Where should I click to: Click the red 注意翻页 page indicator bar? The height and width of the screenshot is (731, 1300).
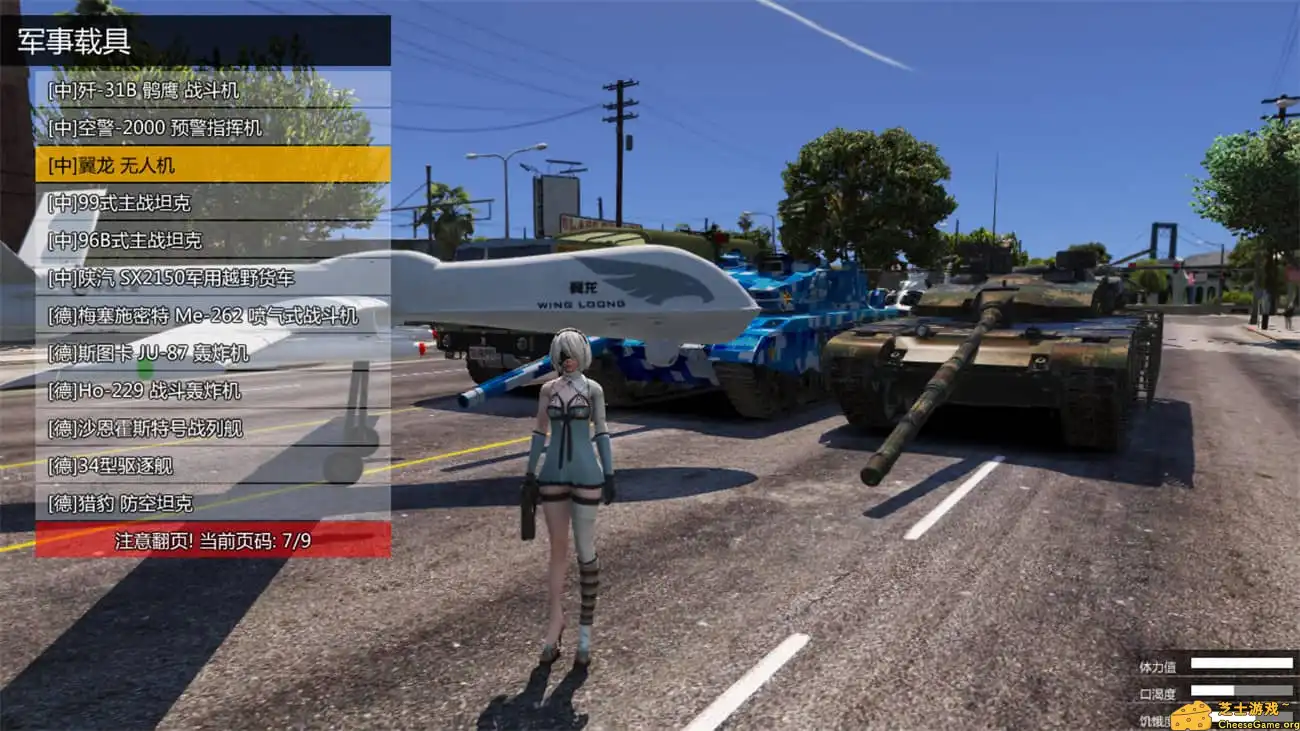pyautogui.click(x=212, y=537)
